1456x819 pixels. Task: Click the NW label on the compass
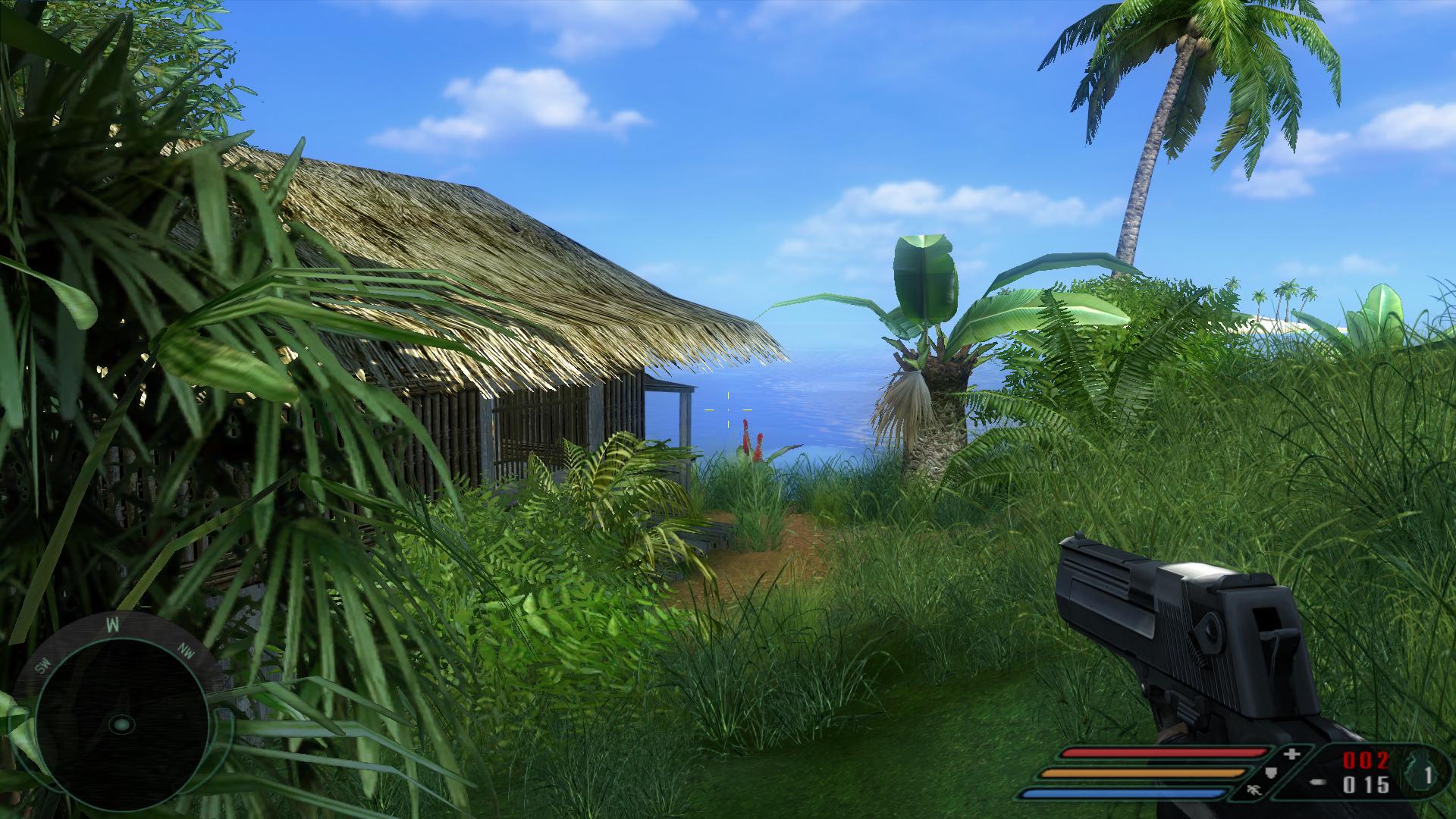click(x=186, y=652)
